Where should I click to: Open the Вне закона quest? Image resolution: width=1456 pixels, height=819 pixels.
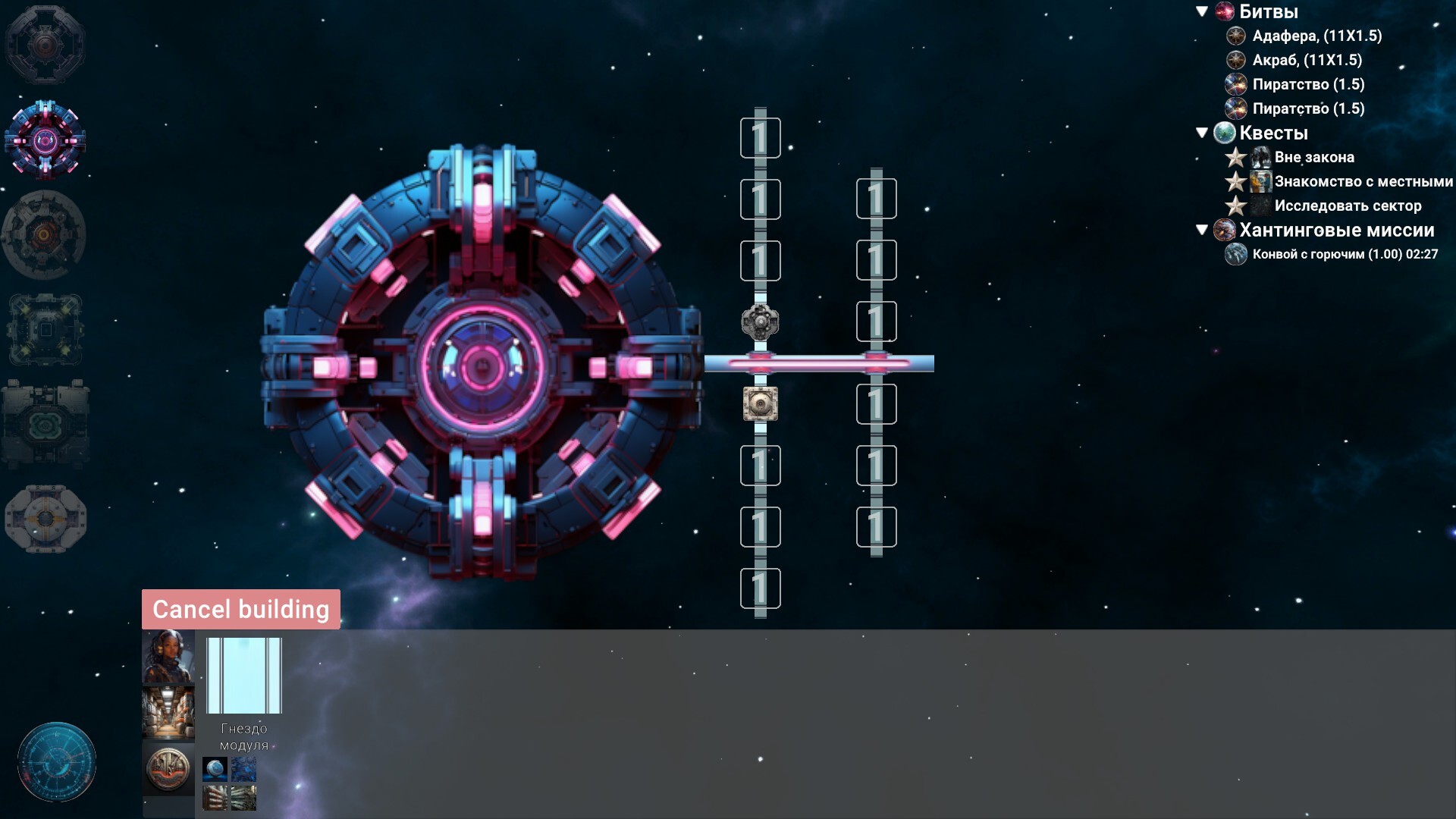pyautogui.click(x=1314, y=157)
